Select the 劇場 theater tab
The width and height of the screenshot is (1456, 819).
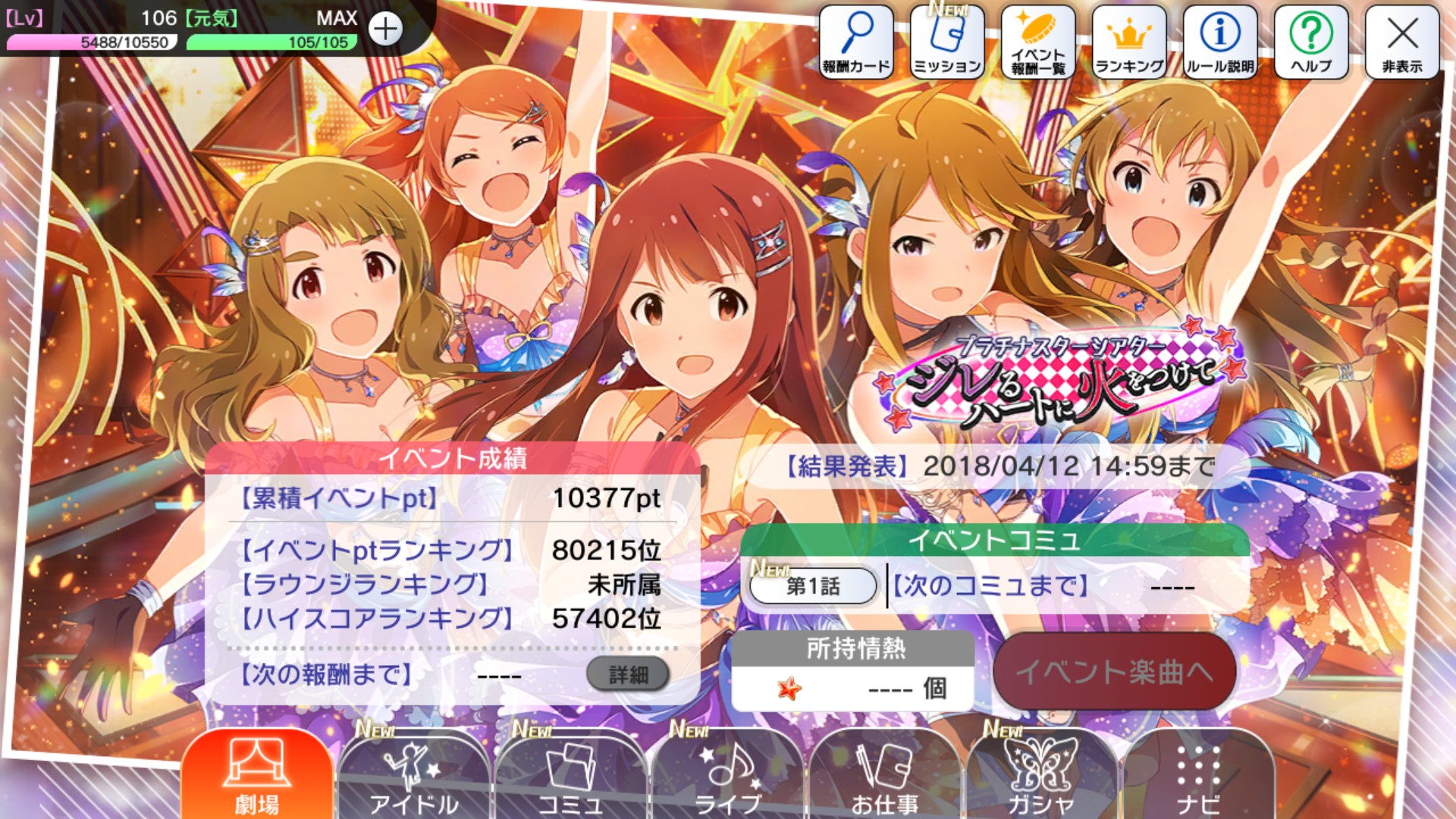(x=258, y=773)
